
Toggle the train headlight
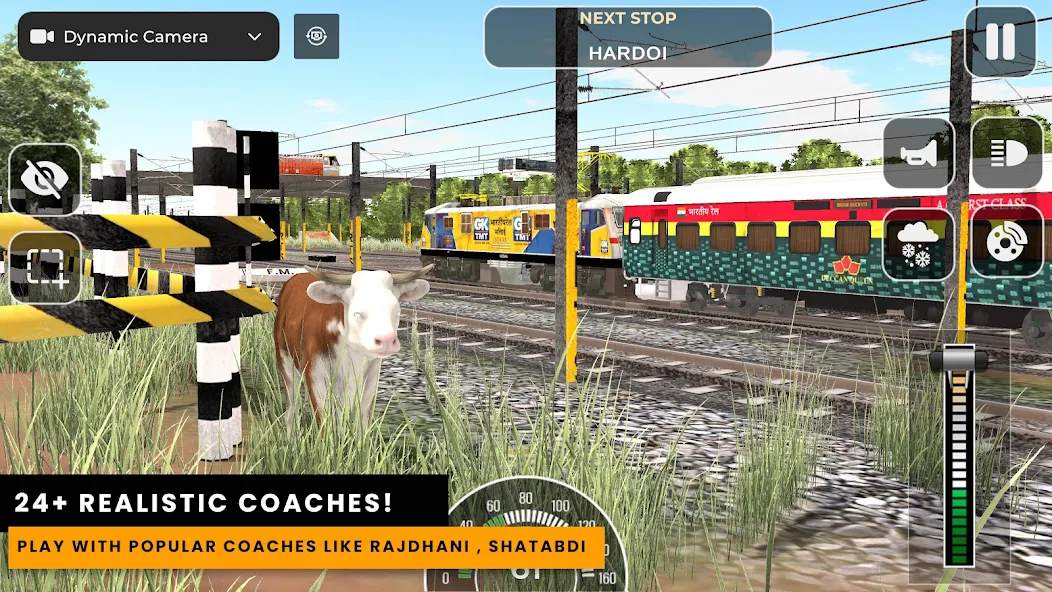pyautogui.click(x=1007, y=153)
